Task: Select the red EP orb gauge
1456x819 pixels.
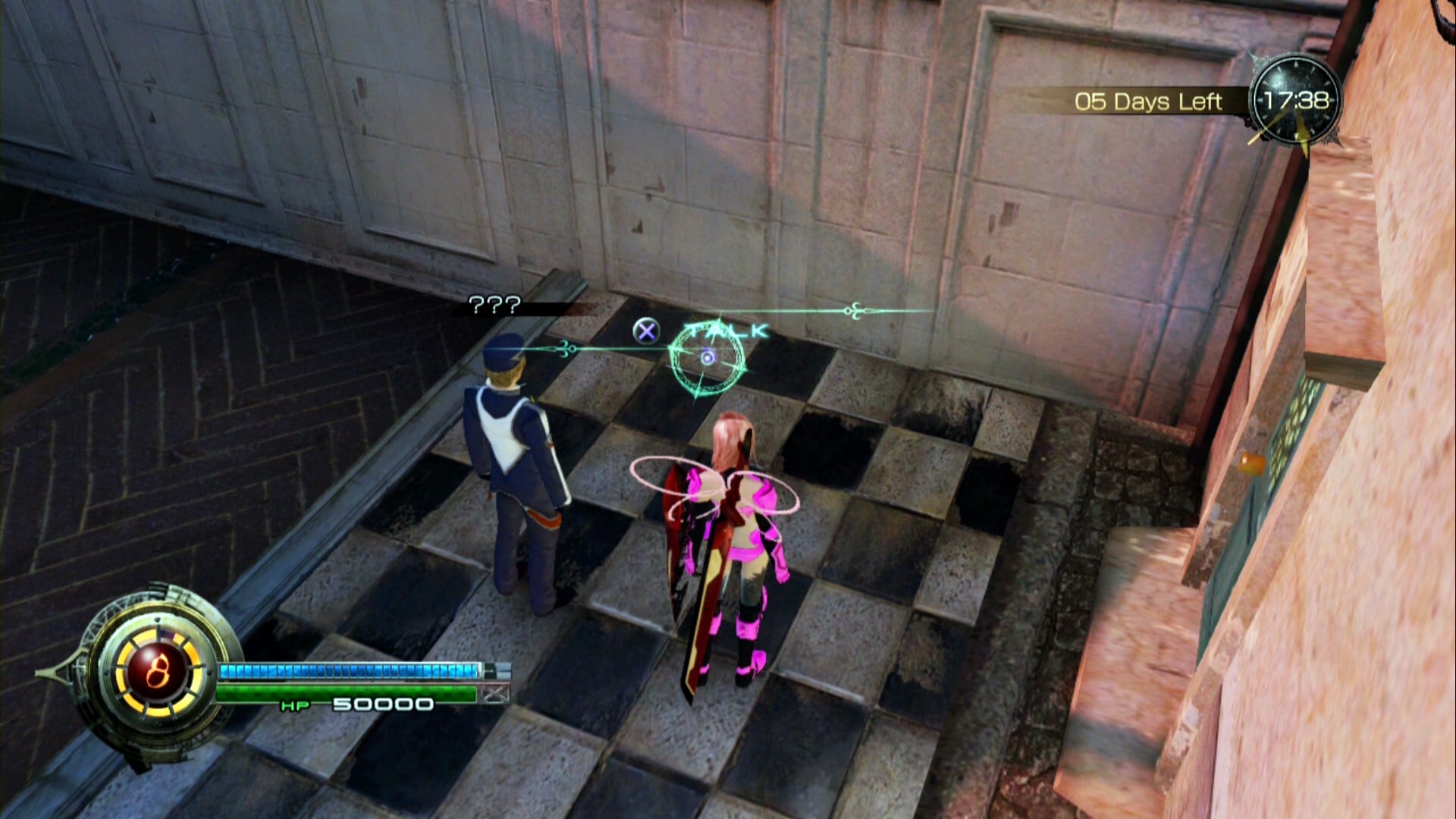Action: tap(158, 671)
